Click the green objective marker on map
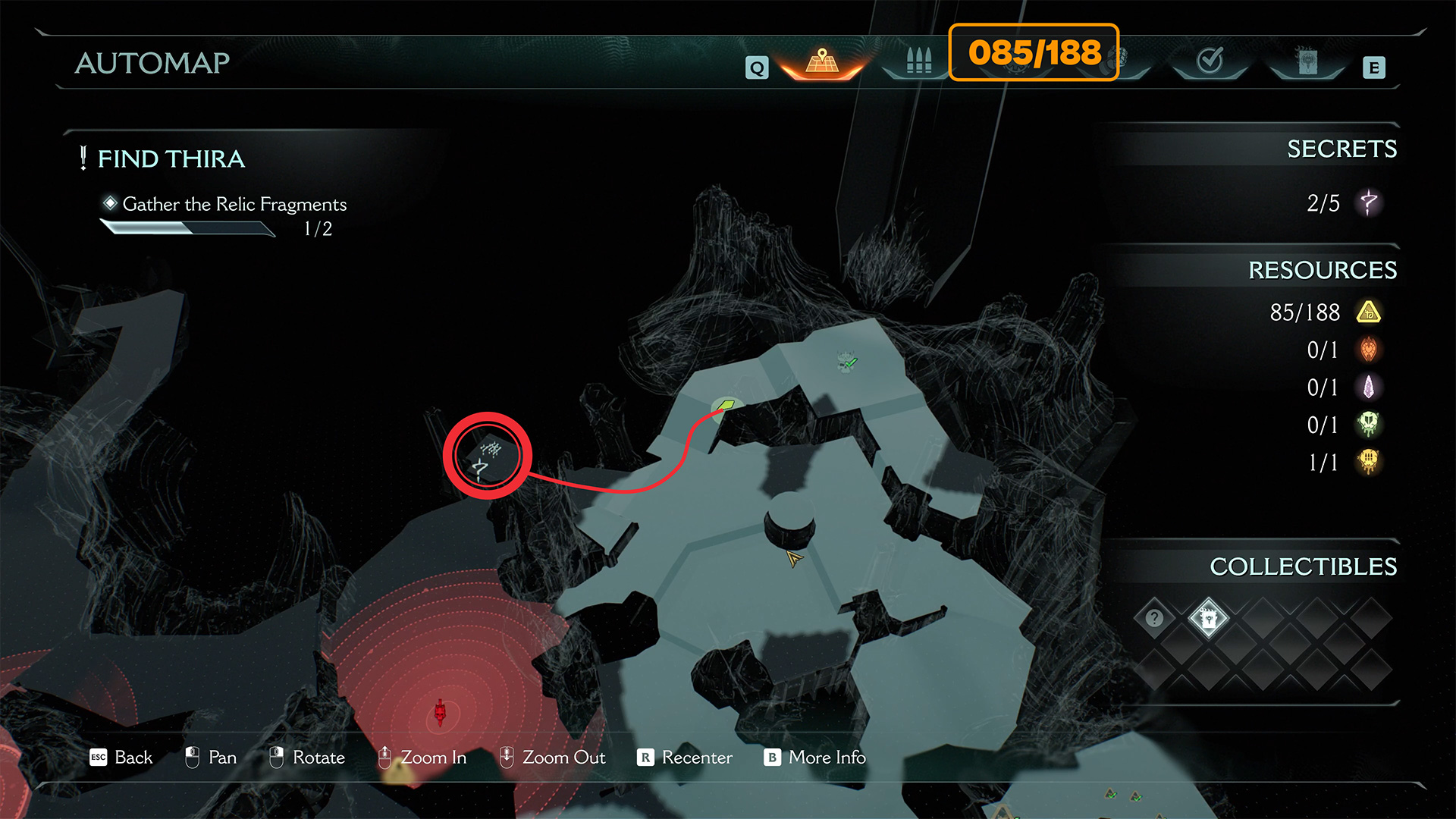The width and height of the screenshot is (1456, 819). 726,406
